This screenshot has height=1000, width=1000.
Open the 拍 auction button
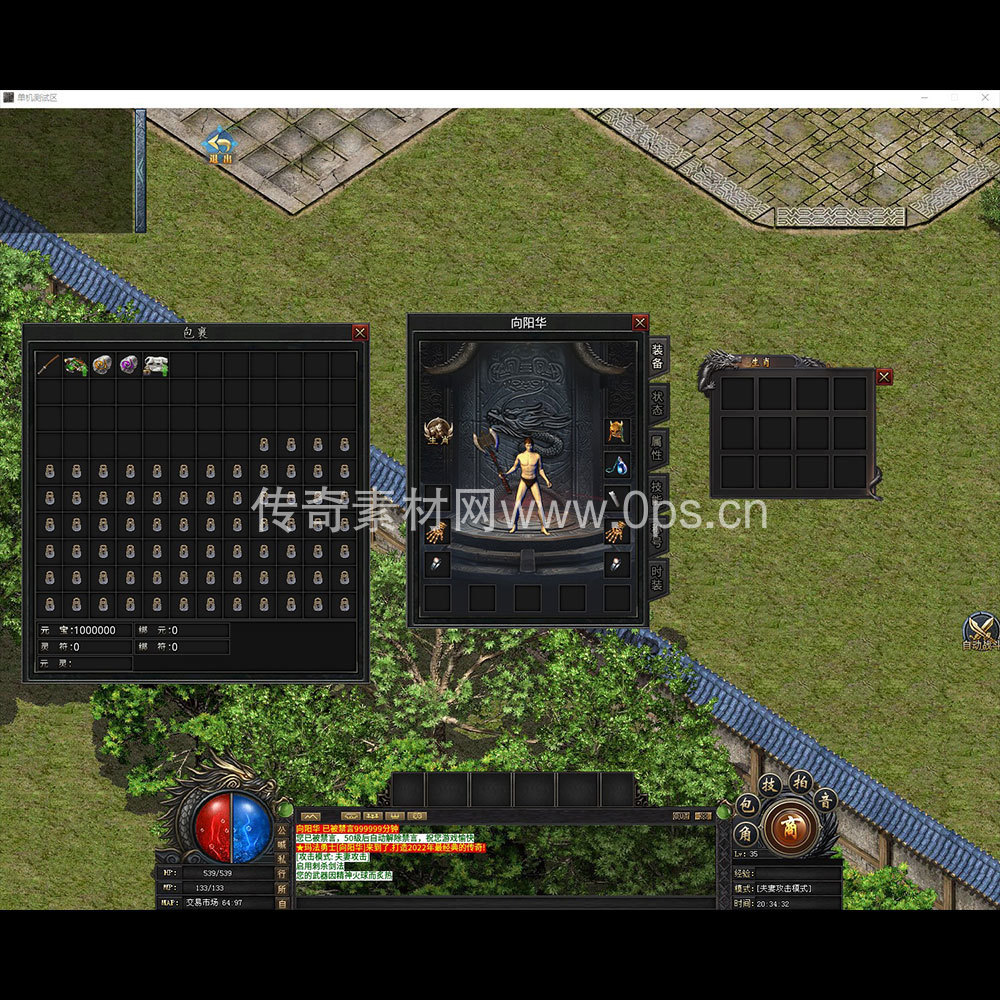point(800,781)
